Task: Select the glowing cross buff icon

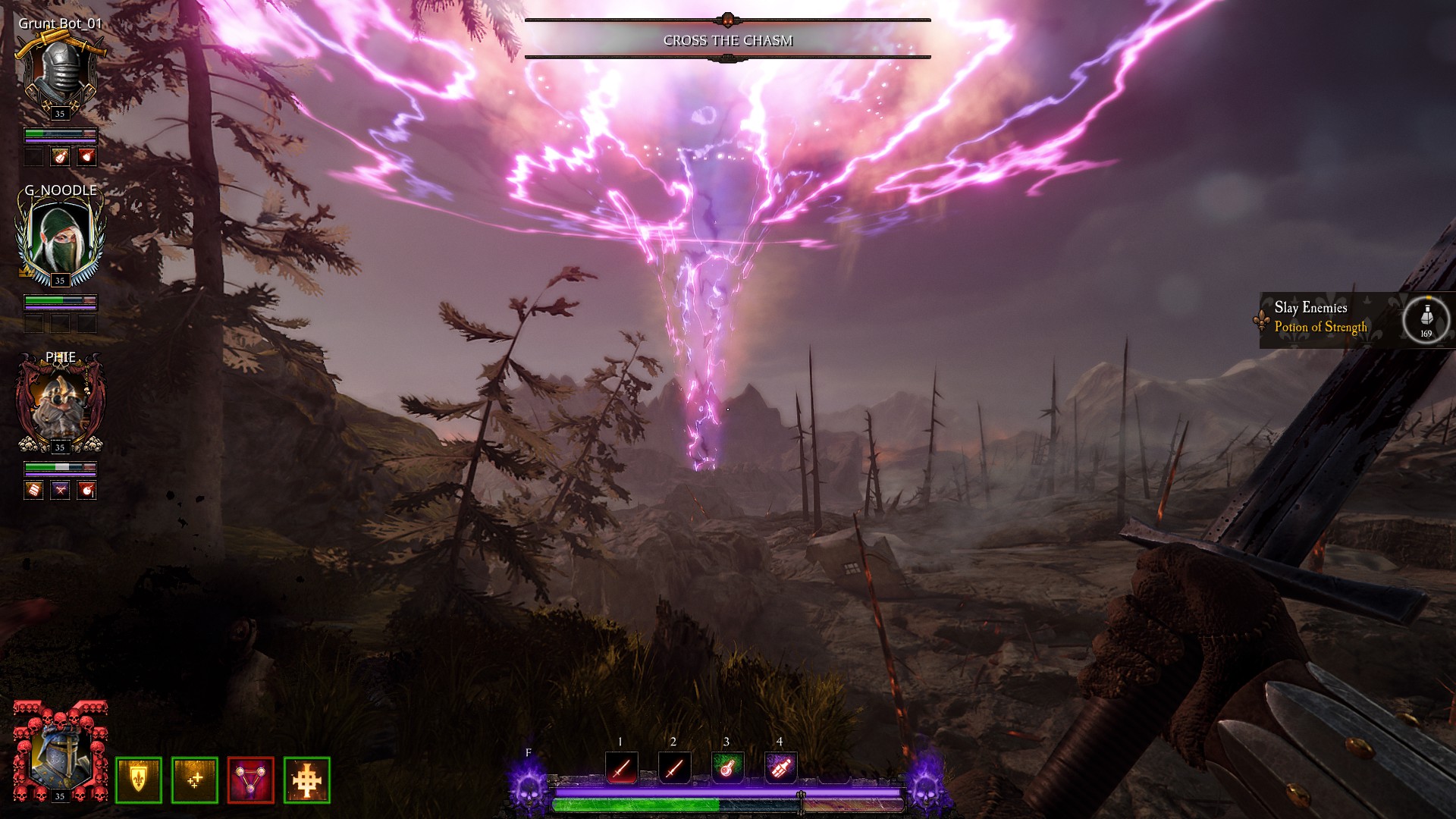Action: 306,780
